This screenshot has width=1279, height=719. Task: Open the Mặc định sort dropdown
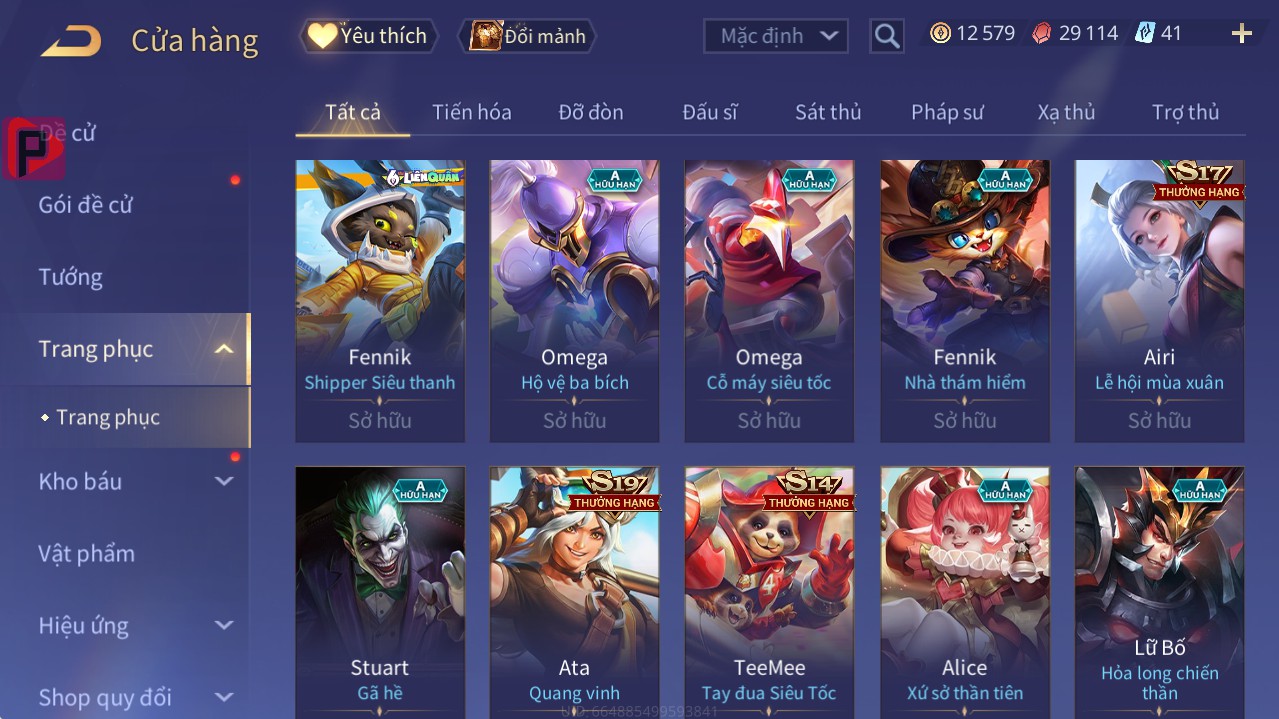tap(776, 36)
